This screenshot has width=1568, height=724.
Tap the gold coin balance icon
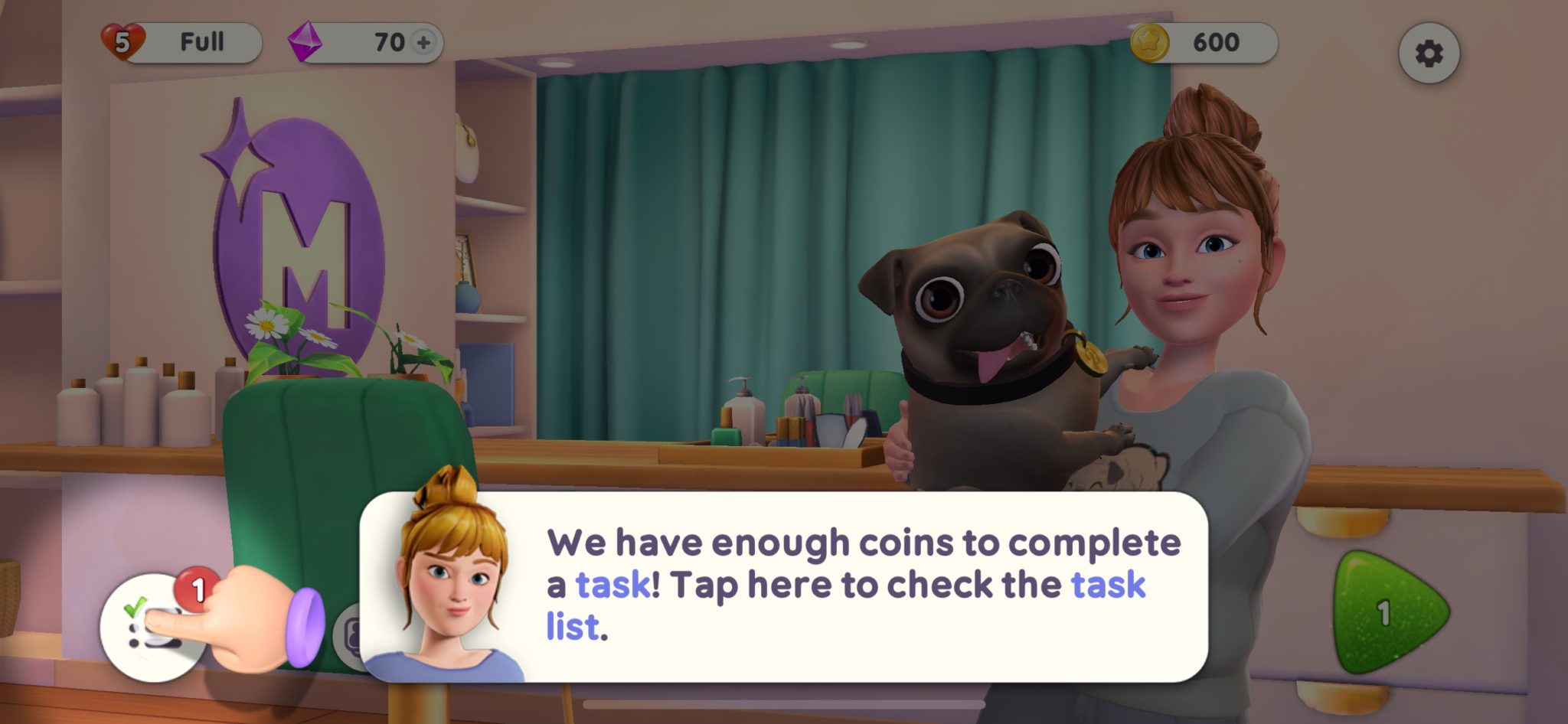coord(1149,42)
